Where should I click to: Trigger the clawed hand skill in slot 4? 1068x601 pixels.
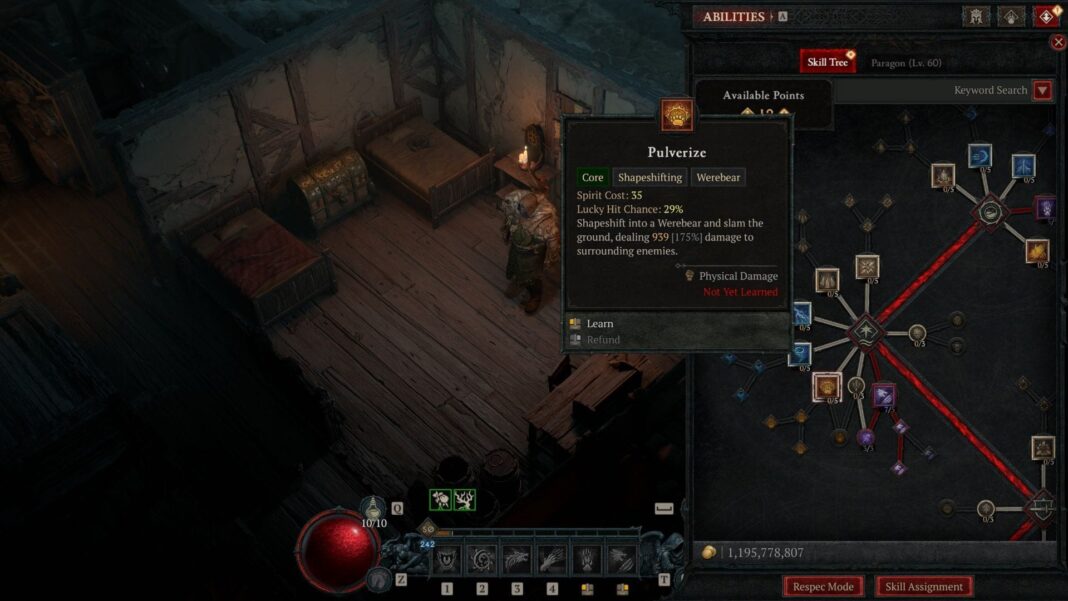[552, 560]
